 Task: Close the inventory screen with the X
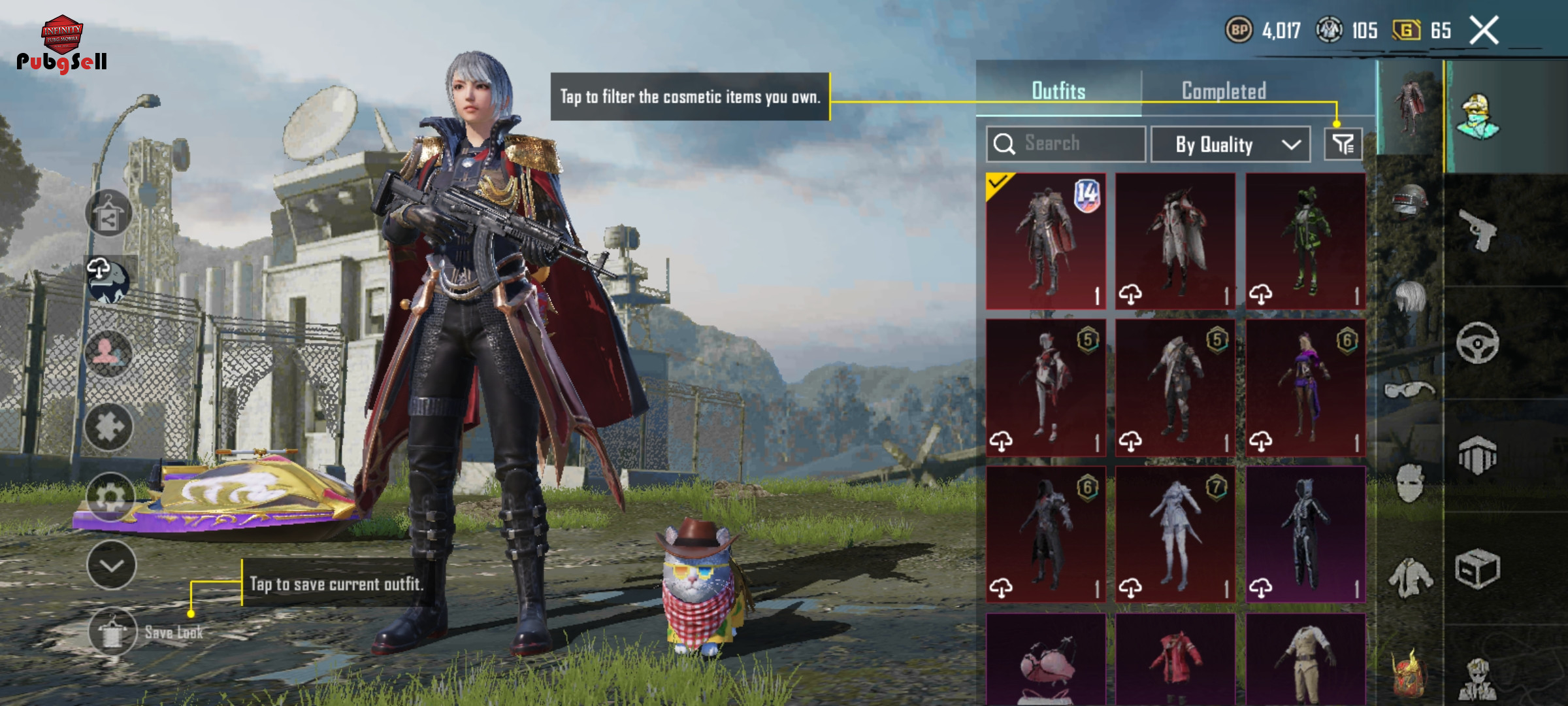(1484, 31)
